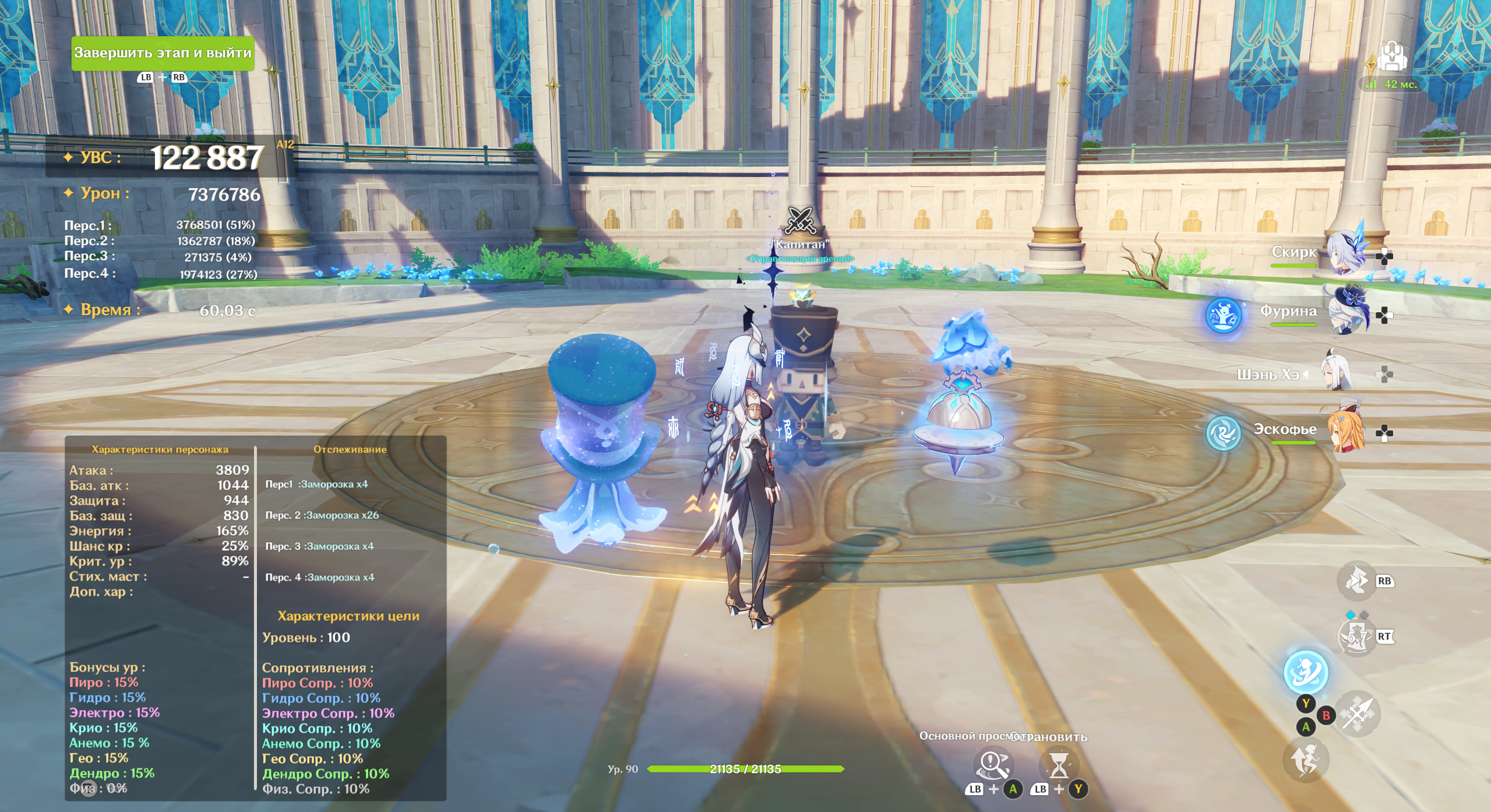Click the 'Остановить' hourglass icon
Screen dimensions: 1491x812
pyautogui.click(x=1059, y=765)
